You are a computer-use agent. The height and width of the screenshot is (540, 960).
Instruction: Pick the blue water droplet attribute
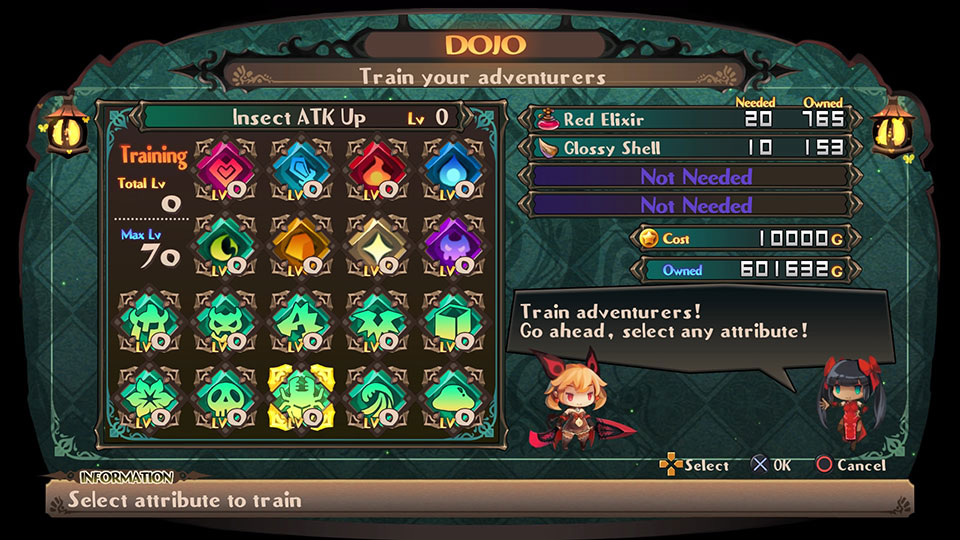click(x=450, y=167)
